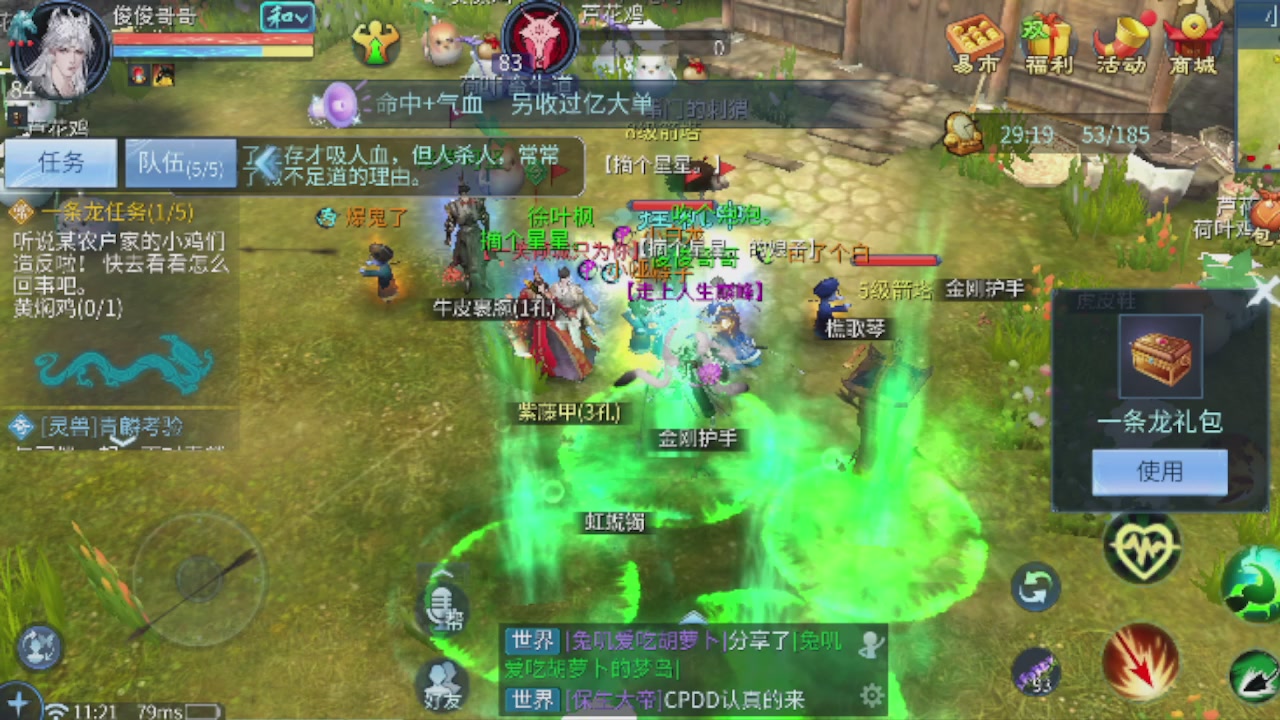Open chat settings via the gear icon
1280x720 pixels.
[870, 695]
